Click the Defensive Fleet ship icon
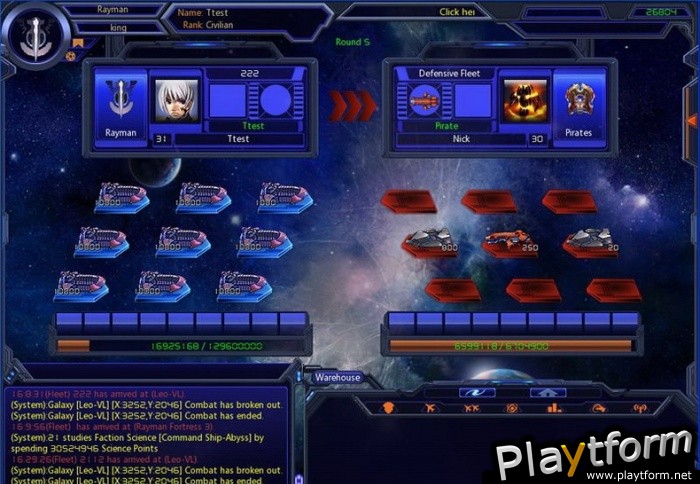 pyautogui.click(x=425, y=101)
